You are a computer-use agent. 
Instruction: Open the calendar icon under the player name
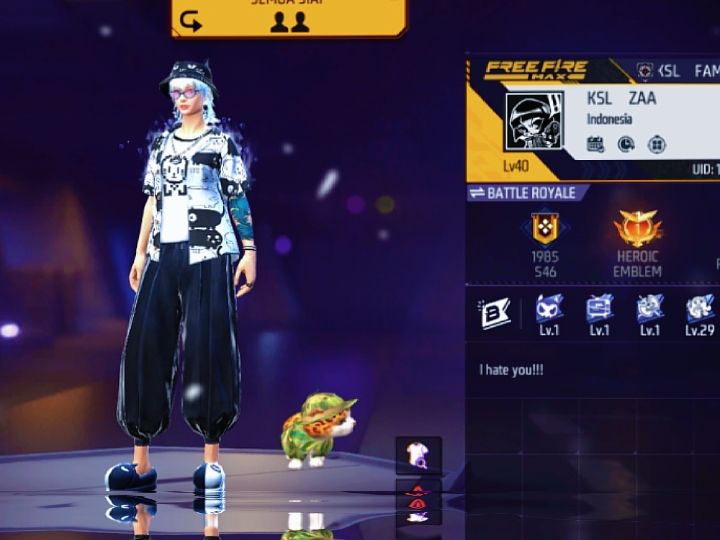[x=596, y=144]
